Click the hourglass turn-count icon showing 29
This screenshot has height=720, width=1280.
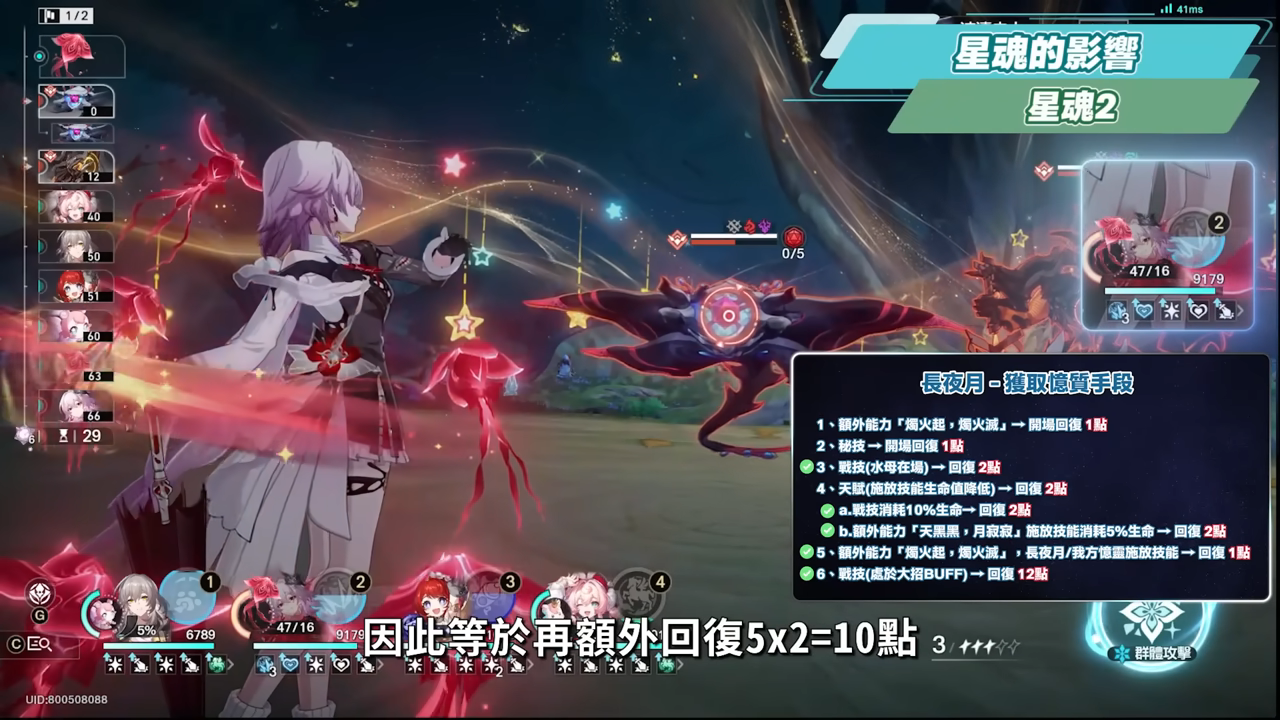[x=64, y=435]
